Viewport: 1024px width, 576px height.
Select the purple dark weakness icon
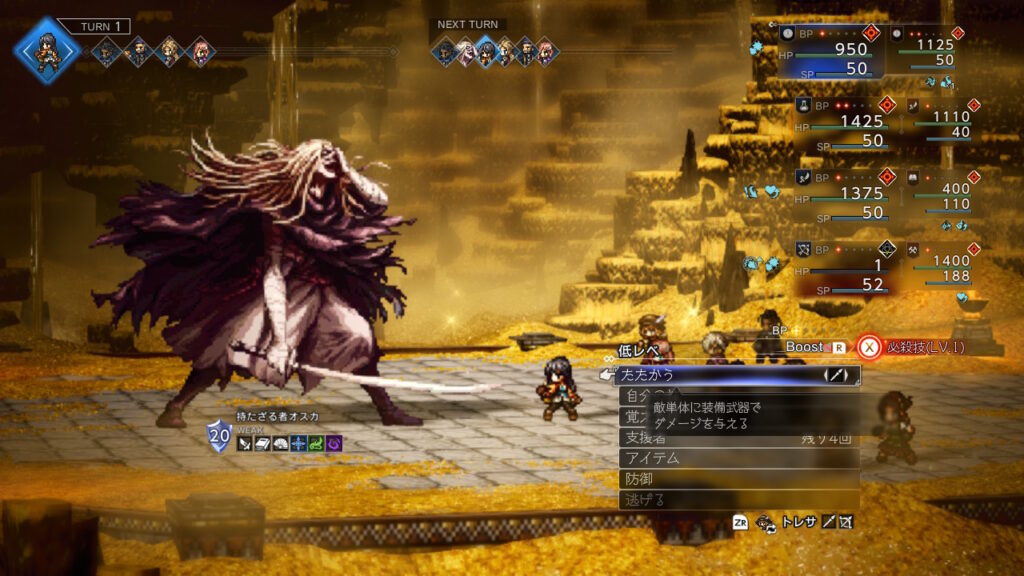[x=333, y=443]
